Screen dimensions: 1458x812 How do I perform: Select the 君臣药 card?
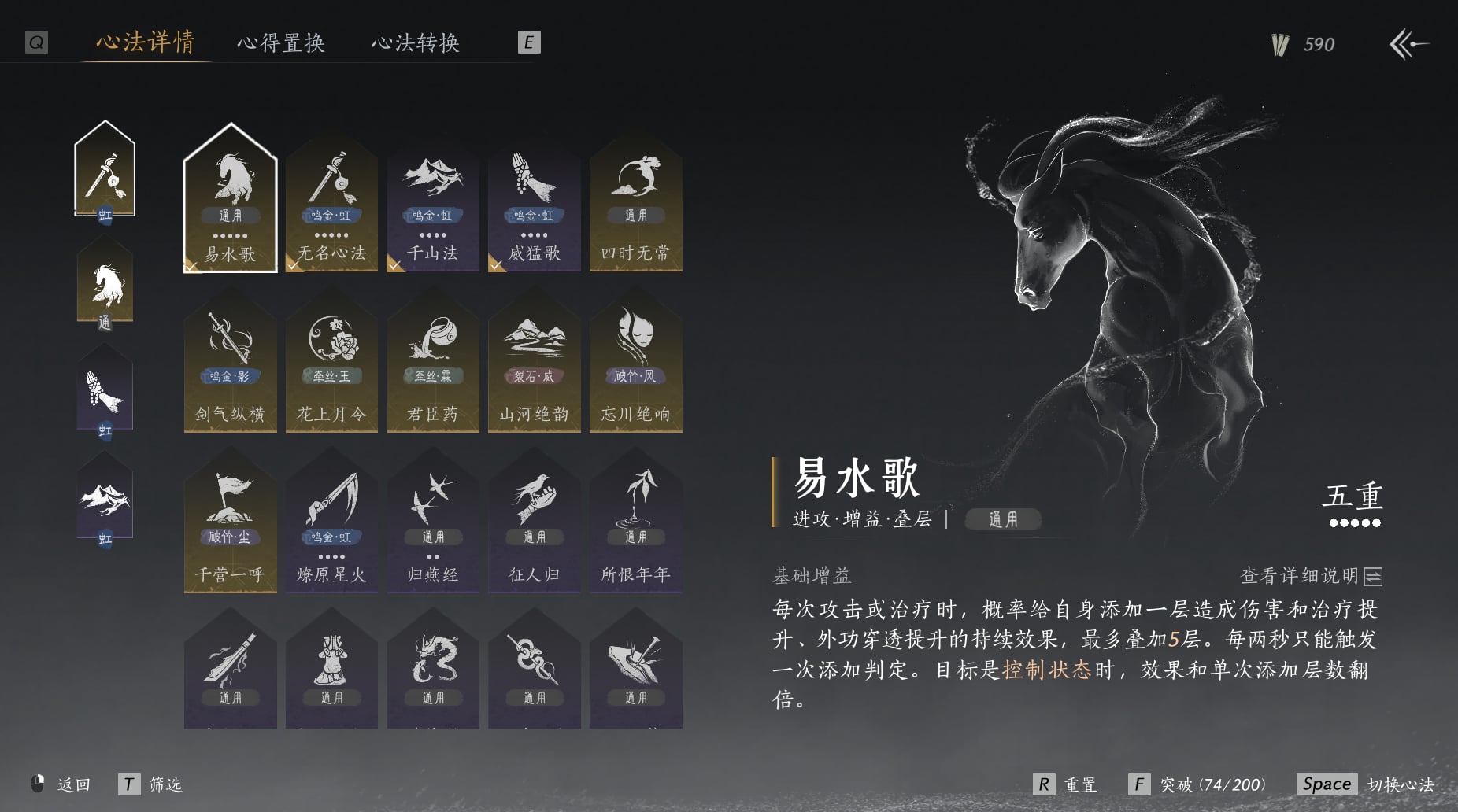[x=433, y=366]
